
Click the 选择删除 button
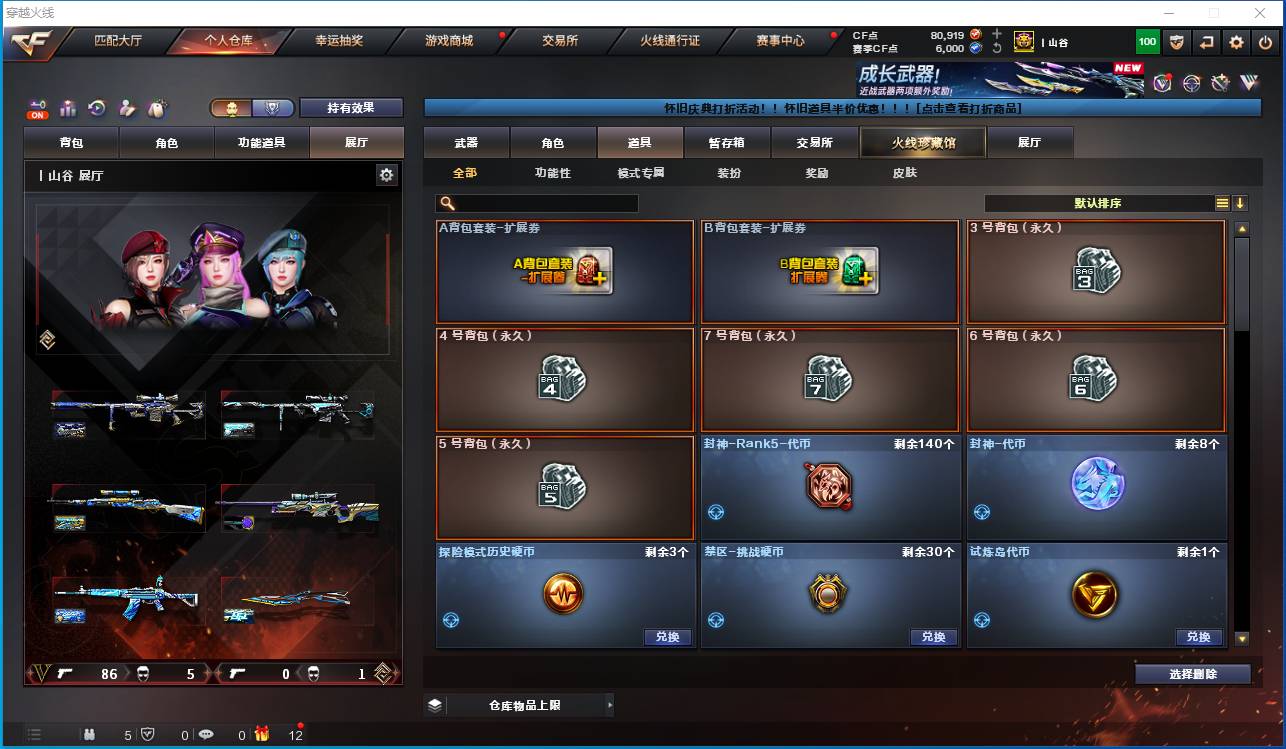click(1192, 673)
